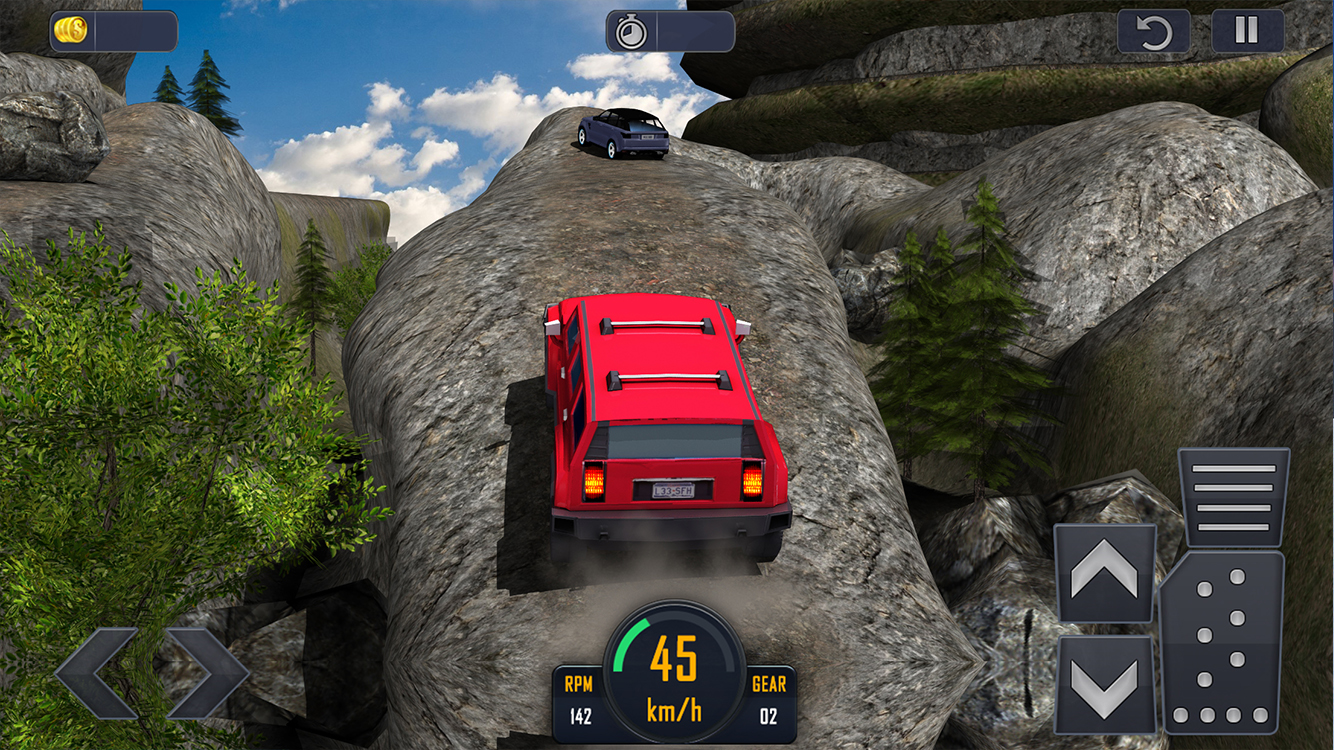Image resolution: width=1334 pixels, height=750 pixels.
Task: Steer right with the right arrow
Action: (207, 673)
